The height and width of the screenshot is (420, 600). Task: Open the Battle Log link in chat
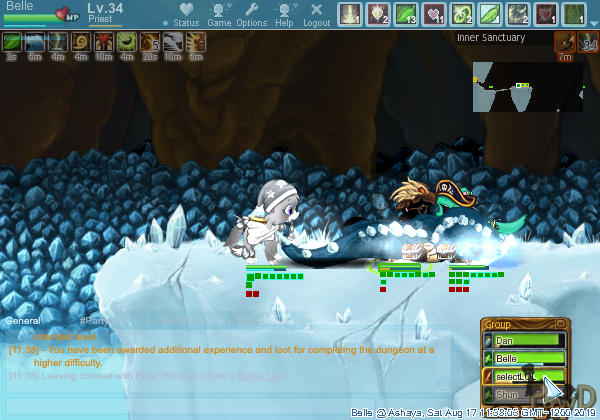pyautogui.click(x=258, y=376)
